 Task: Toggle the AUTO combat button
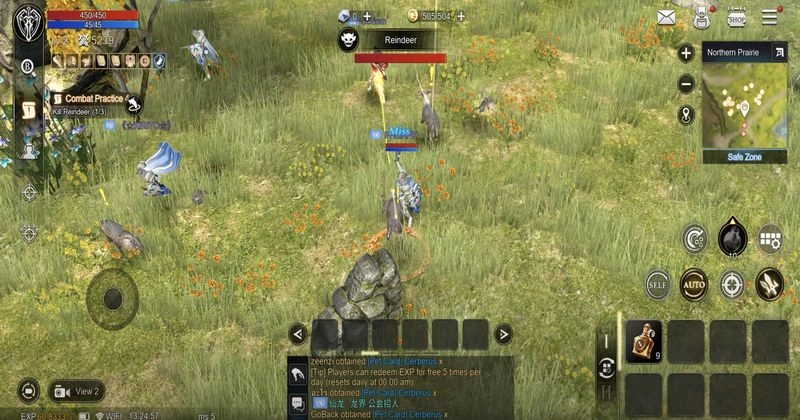pos(693,284)
